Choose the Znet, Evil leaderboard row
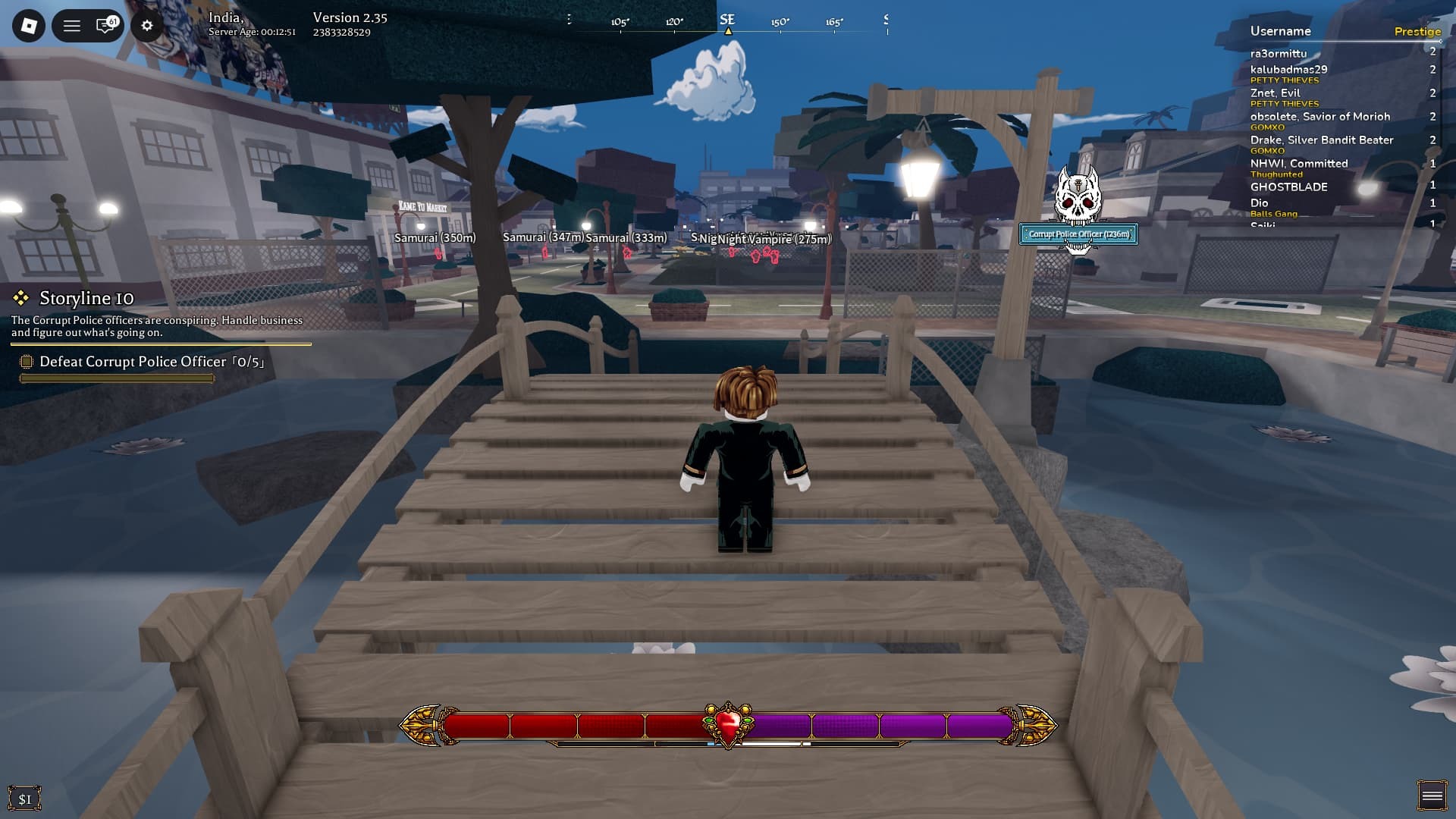The width and height of the screenshot is (1456, 819). click(x=1275, y=93)
